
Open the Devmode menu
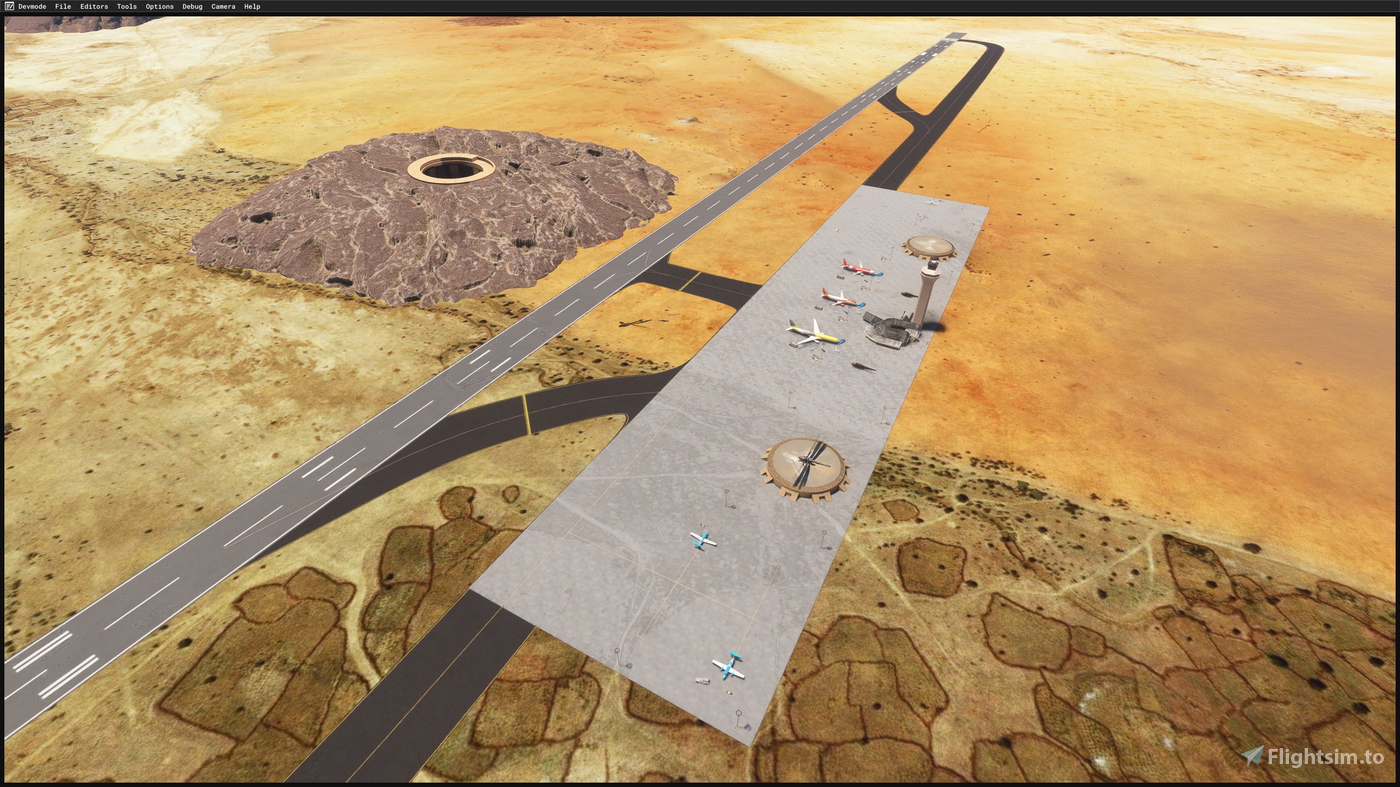coord(30,5)
